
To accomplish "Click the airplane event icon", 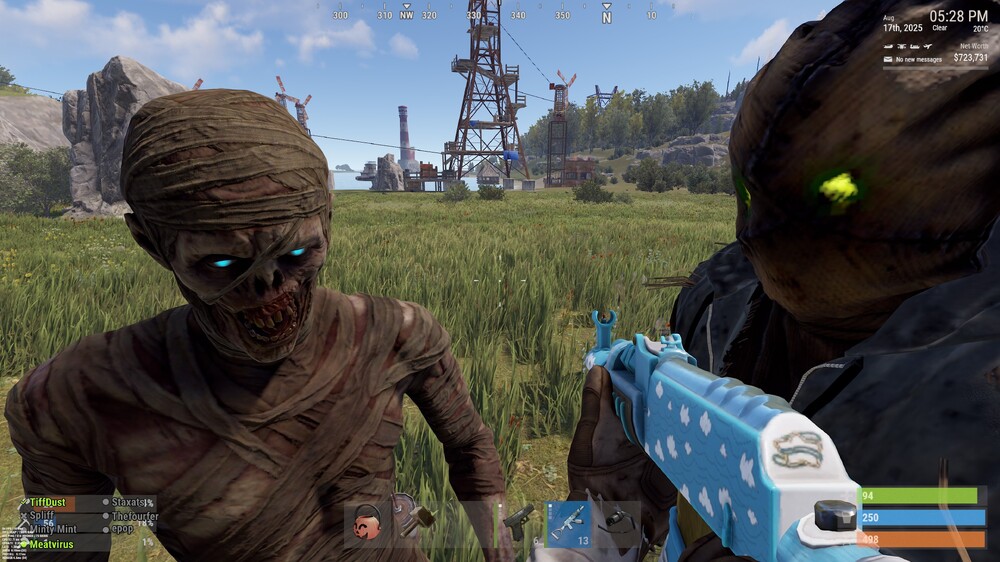I will pos(928,46).
